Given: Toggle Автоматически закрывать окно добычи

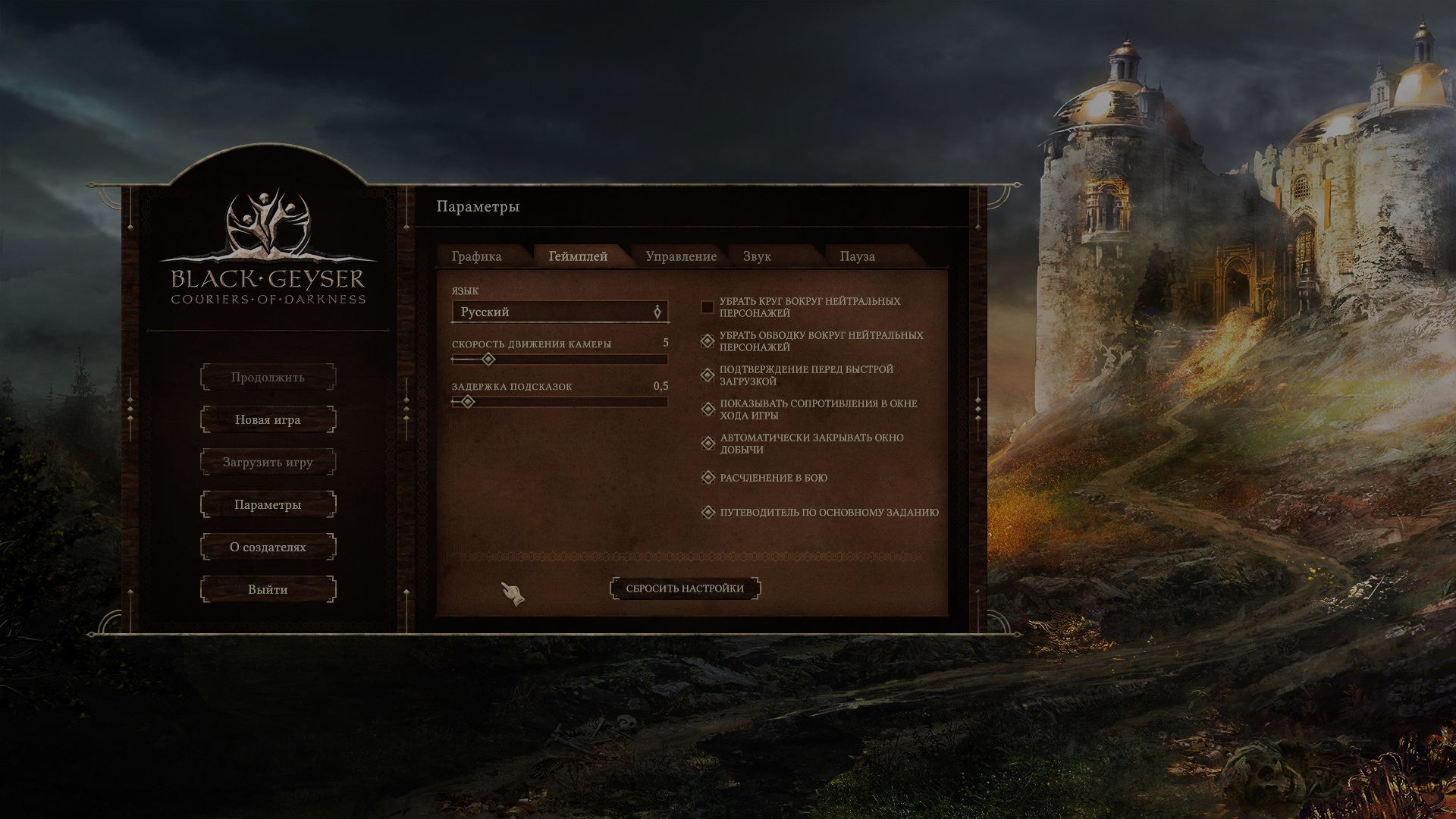Looking at the screenshot, I should click(x=708, y=444).
